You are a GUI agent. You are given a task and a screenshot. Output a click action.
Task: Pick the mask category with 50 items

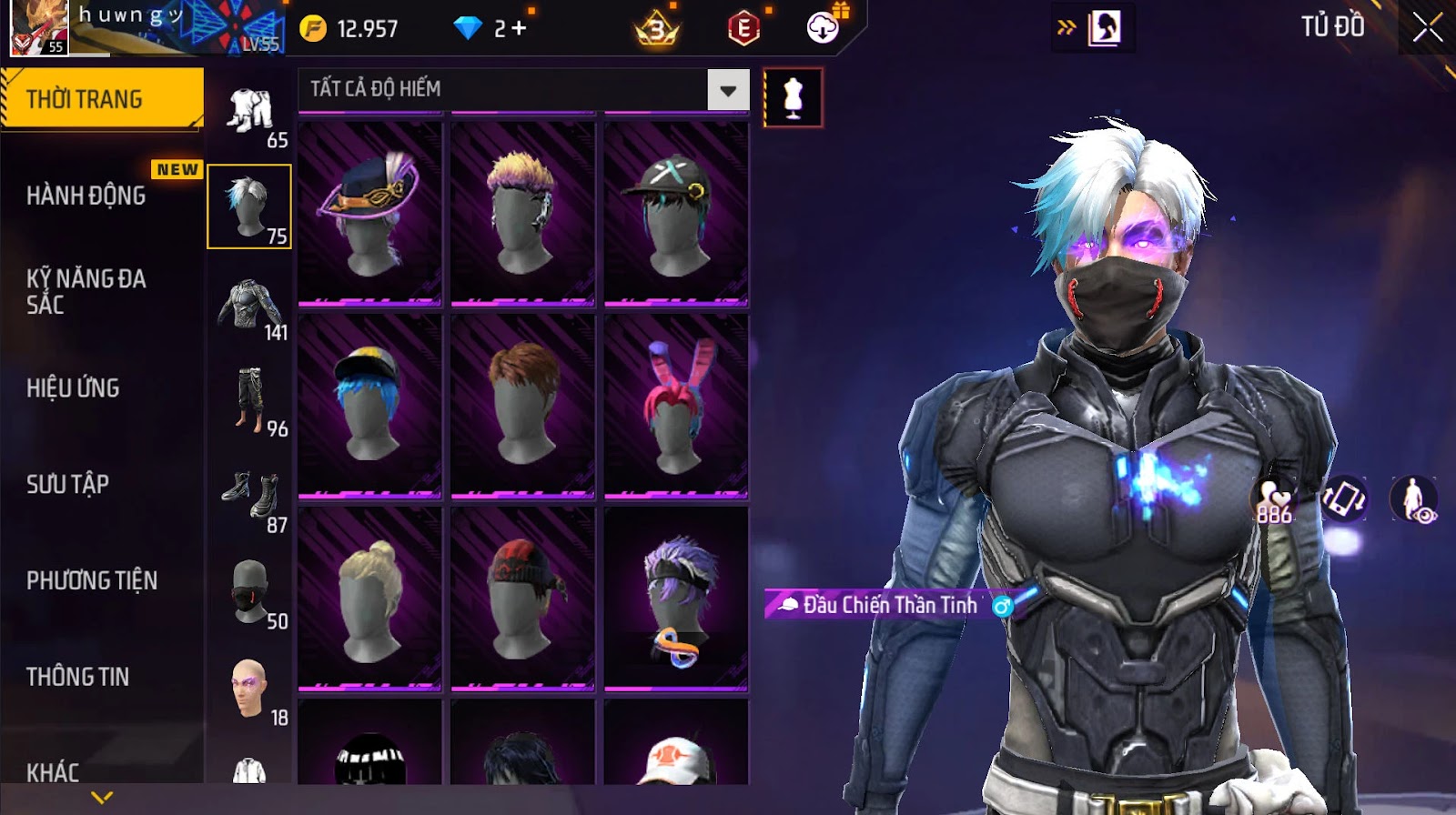click(x=250, y=592)
